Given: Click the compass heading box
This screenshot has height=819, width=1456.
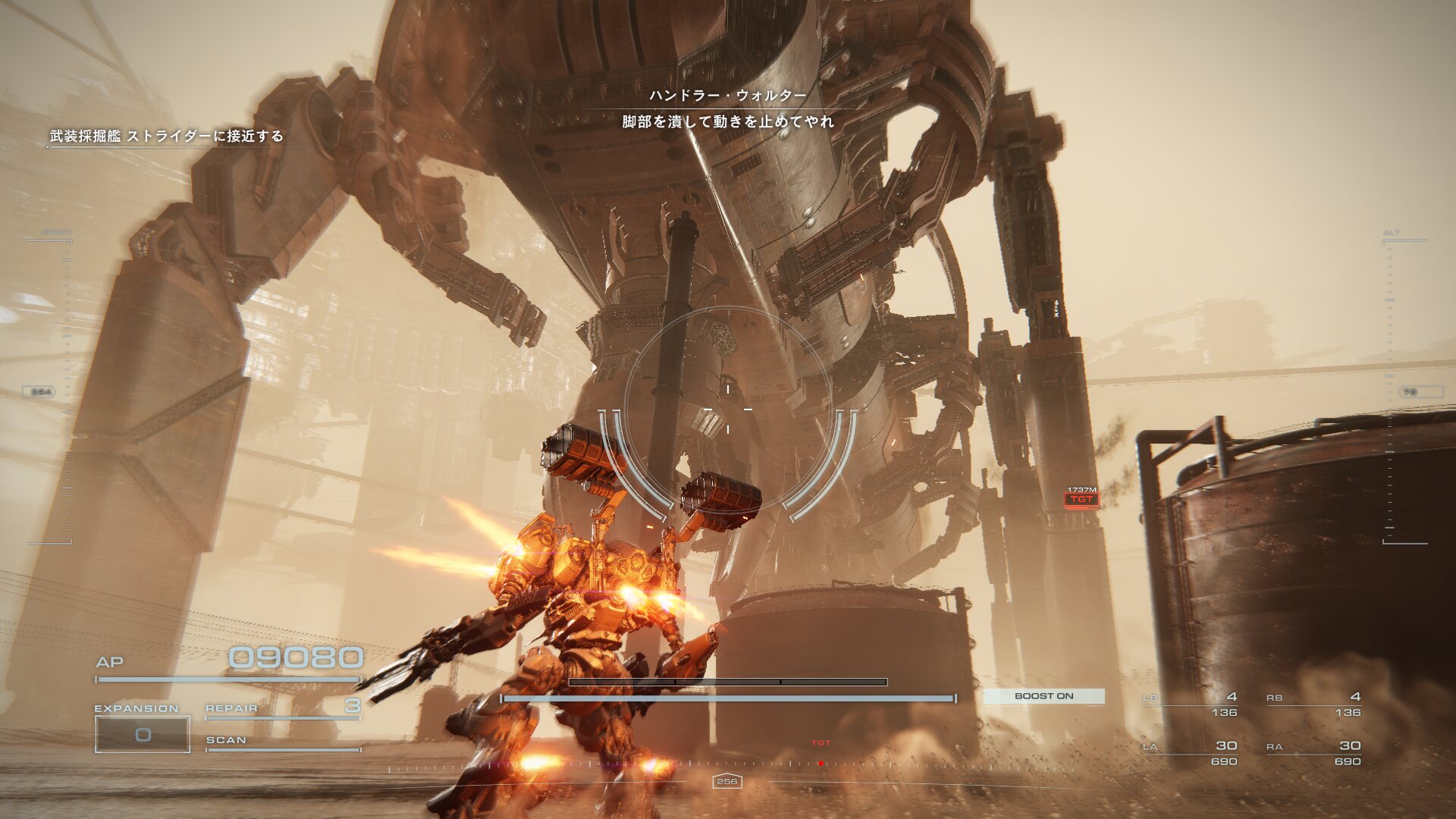Looking at the screenshot, I should click(x=726, y=781).
